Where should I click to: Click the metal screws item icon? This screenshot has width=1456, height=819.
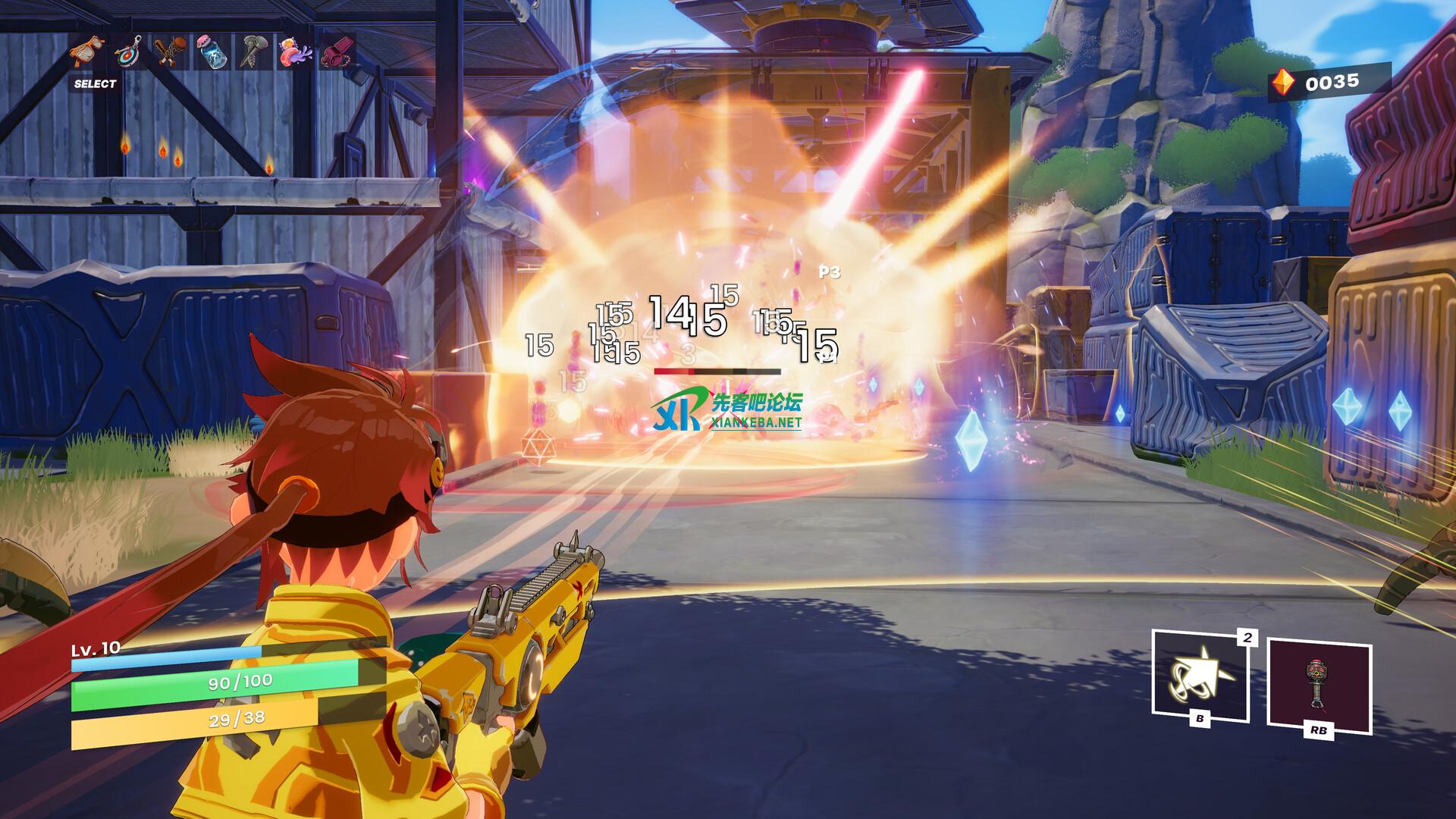tap(252, 52)
